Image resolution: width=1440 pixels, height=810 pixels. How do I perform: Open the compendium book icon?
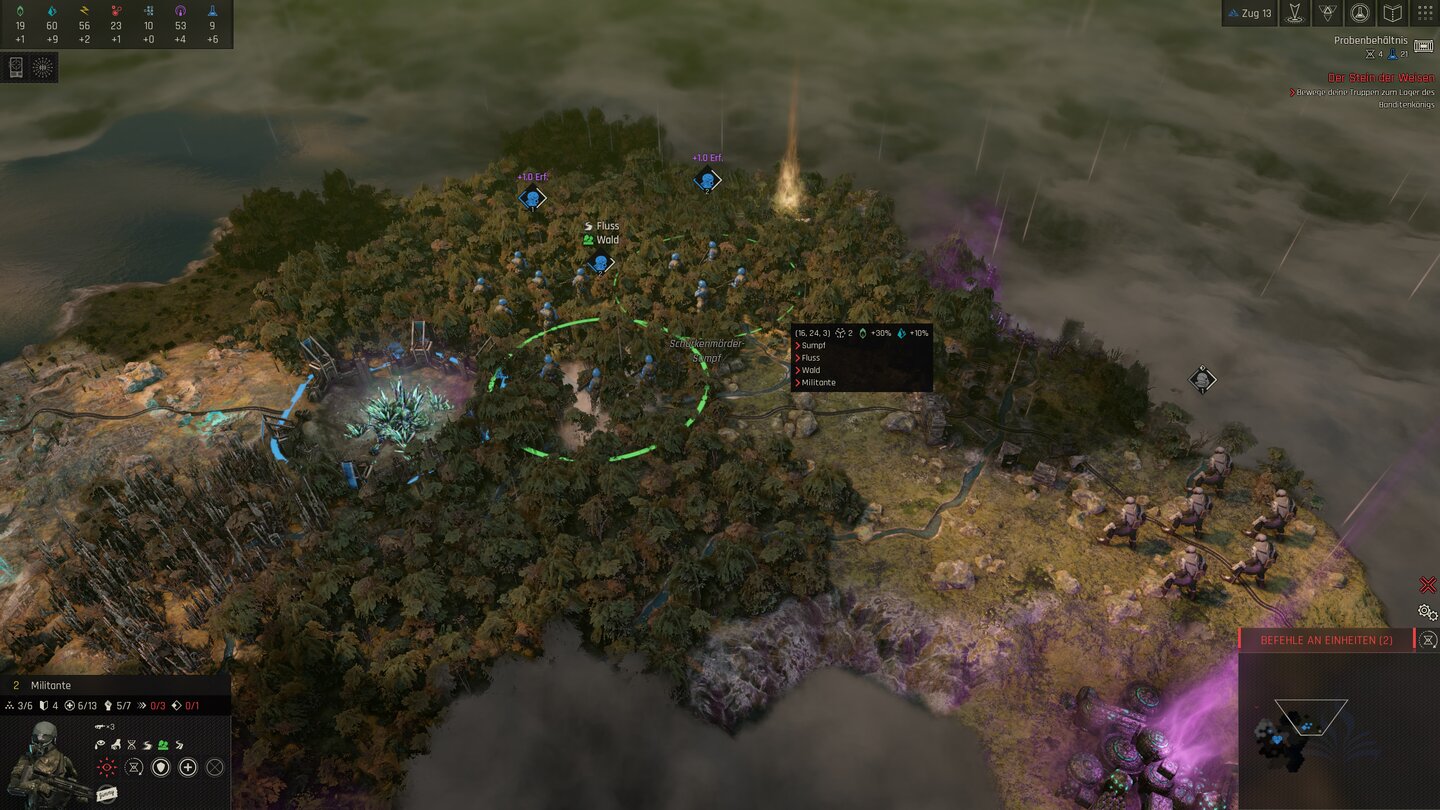[1392, 13]
